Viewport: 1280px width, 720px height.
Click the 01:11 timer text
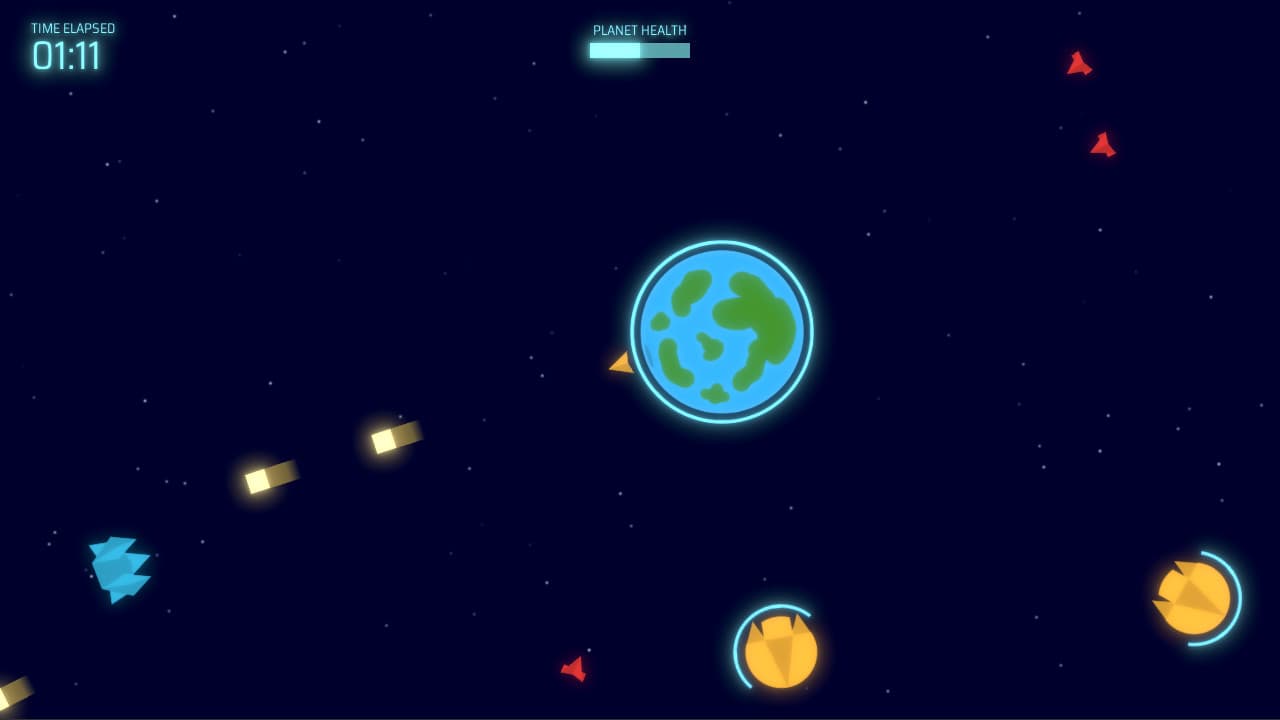66,57
